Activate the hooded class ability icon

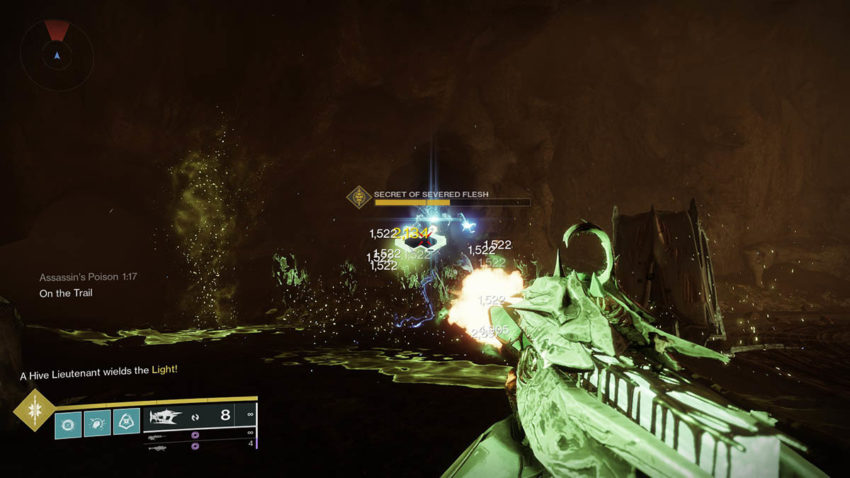127,422
